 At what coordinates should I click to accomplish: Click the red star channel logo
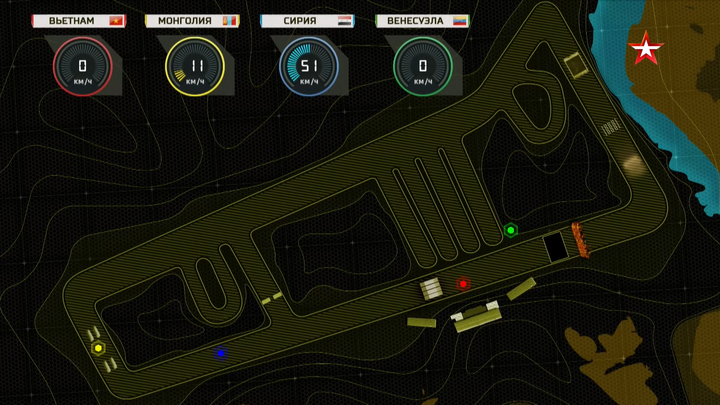645,48
